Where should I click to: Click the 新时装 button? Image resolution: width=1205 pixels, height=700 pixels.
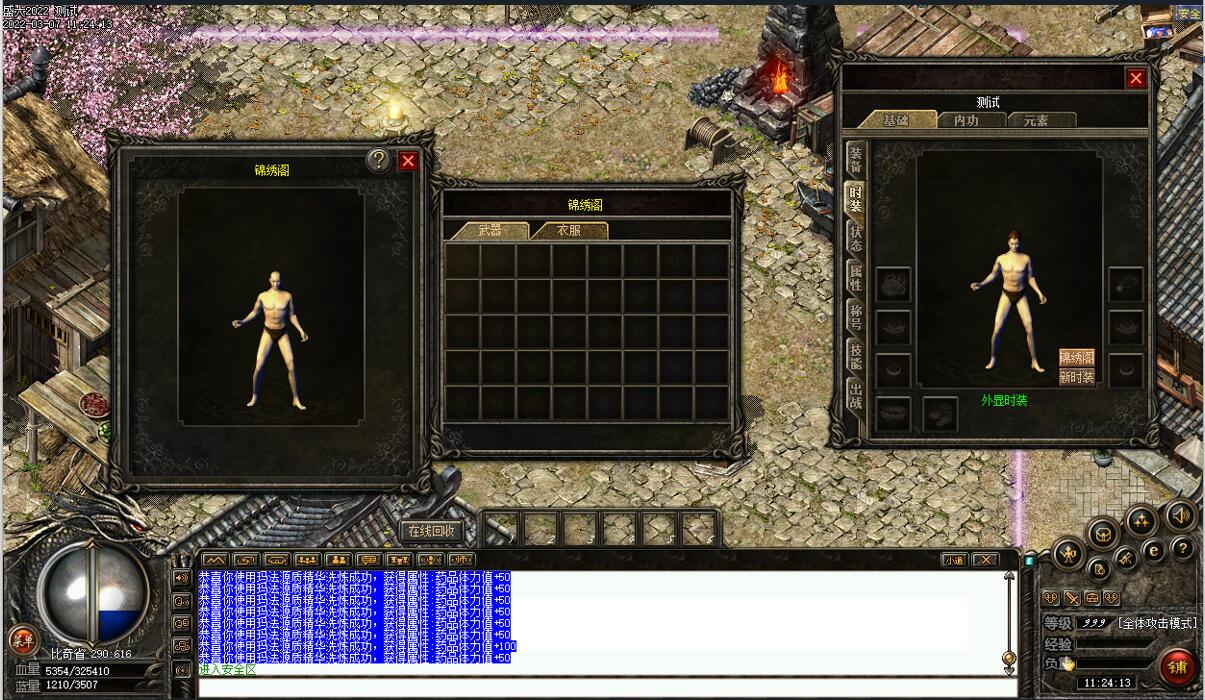(1077, 377)
